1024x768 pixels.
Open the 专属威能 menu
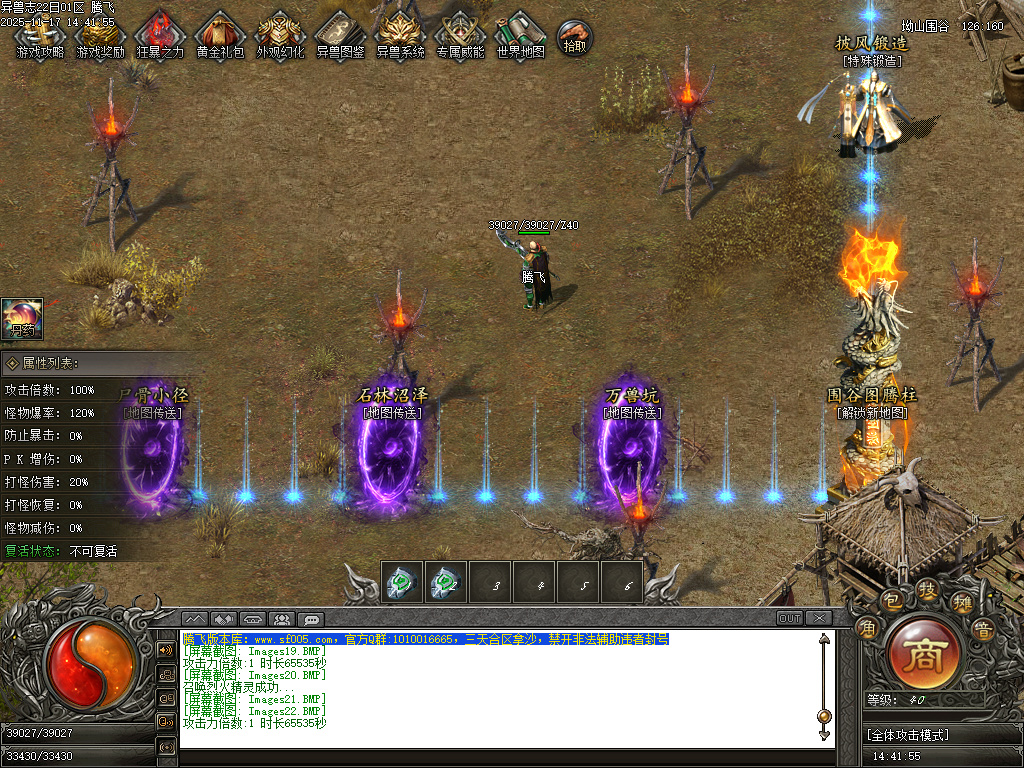pyautogui.click(x=460, y=35)
